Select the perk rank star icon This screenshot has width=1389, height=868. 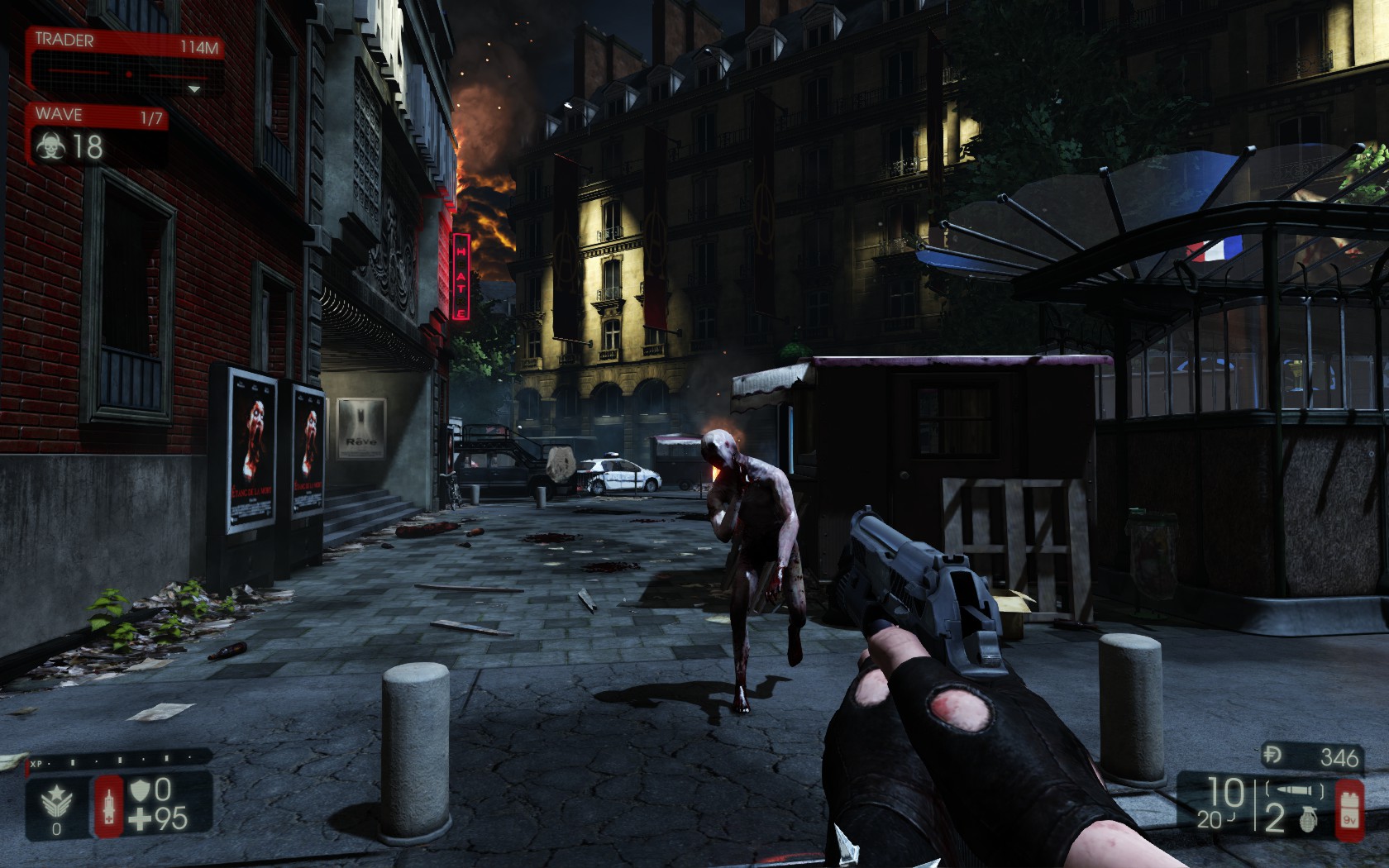(x=56, y=800)
